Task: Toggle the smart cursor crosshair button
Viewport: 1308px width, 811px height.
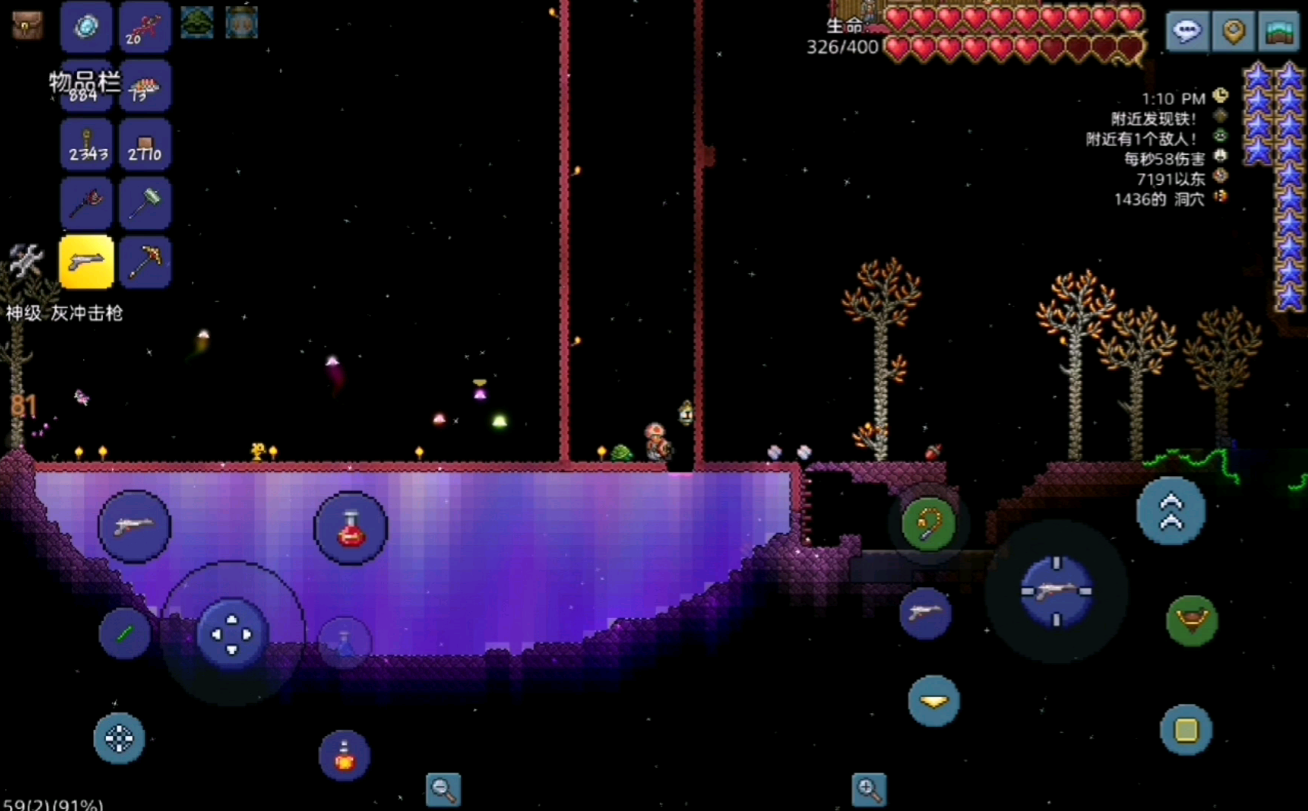Action: click(x=119, y=739)
